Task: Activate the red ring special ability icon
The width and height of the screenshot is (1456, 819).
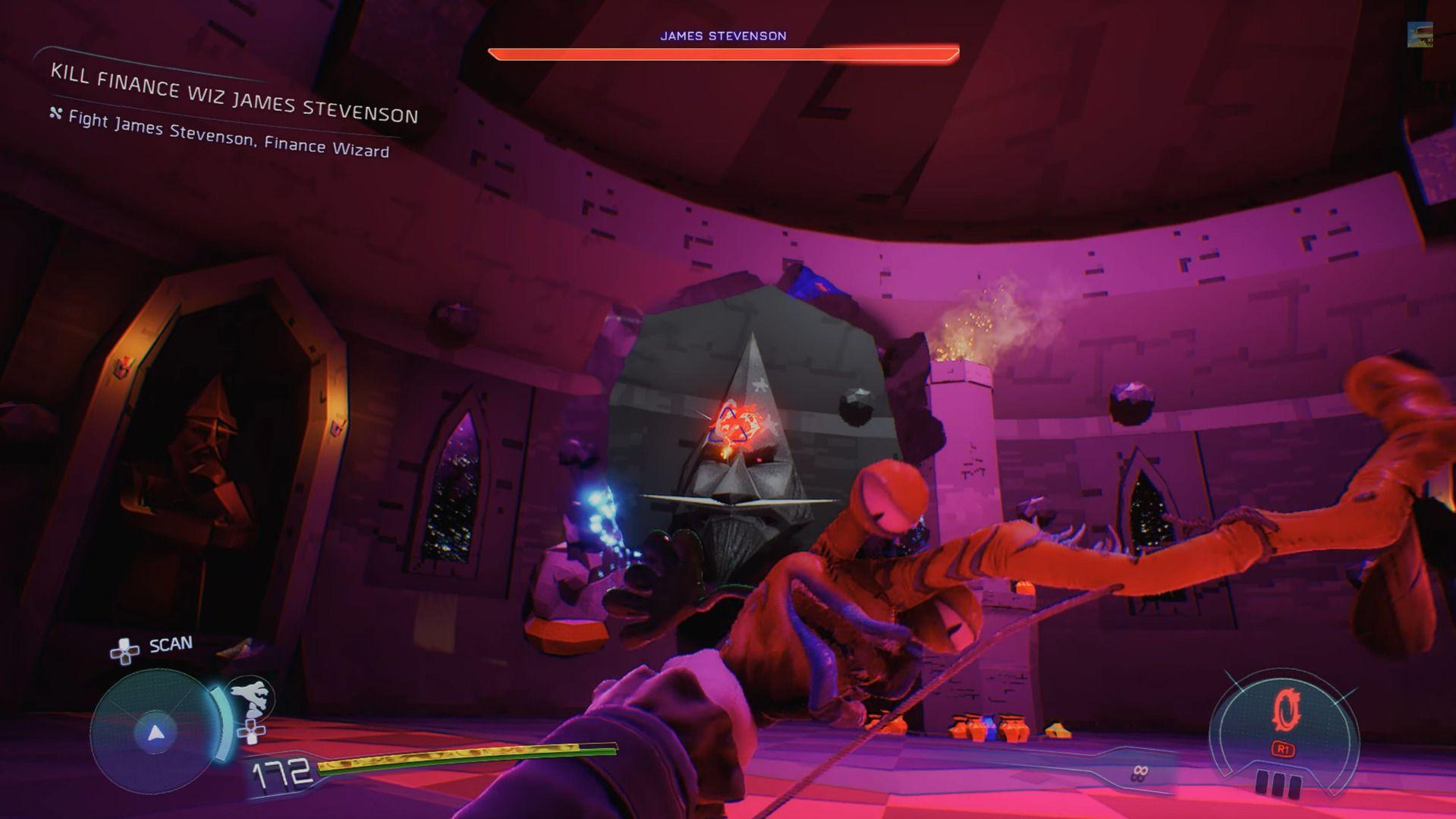Action: tap(1285, 712)
